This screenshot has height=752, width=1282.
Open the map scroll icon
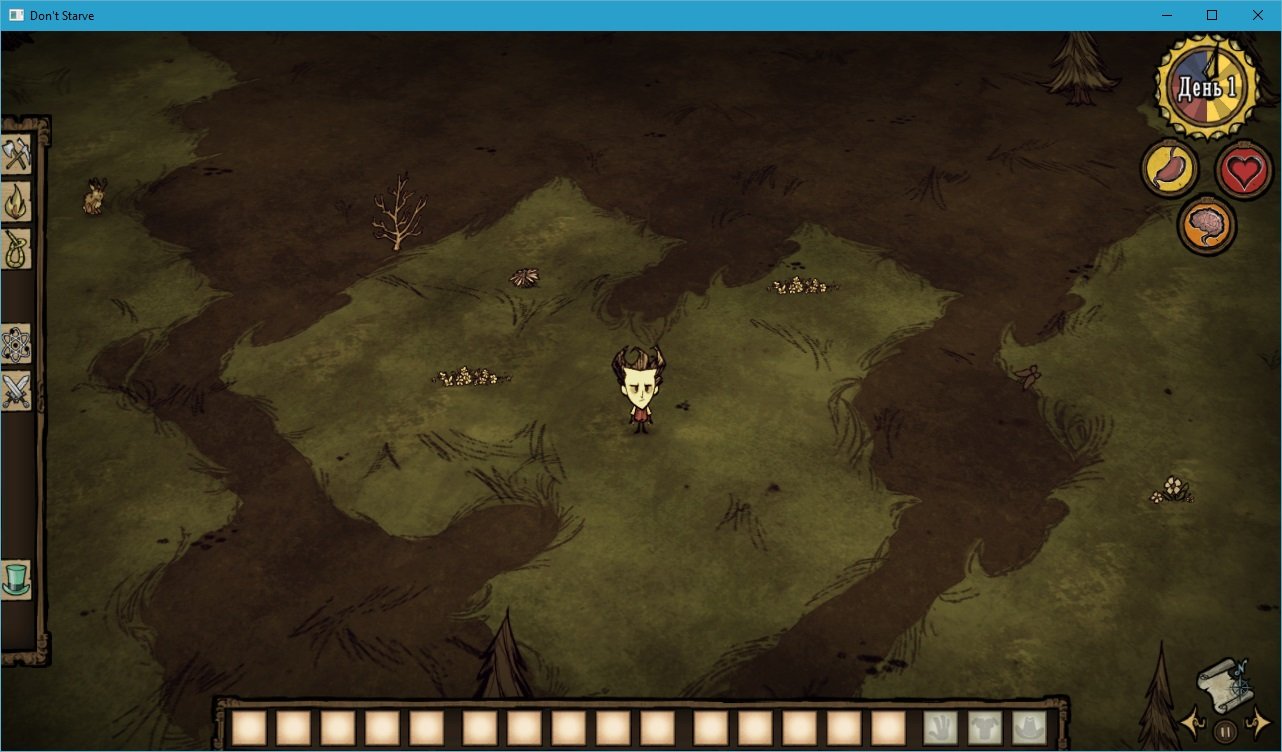click(1227, 683)
